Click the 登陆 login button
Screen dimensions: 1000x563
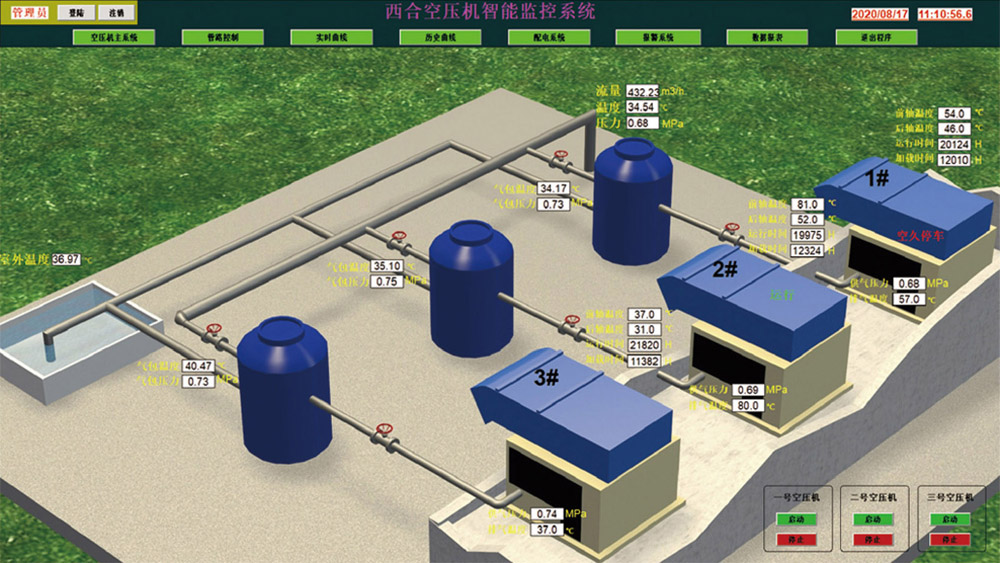click(x=76, y=12)
